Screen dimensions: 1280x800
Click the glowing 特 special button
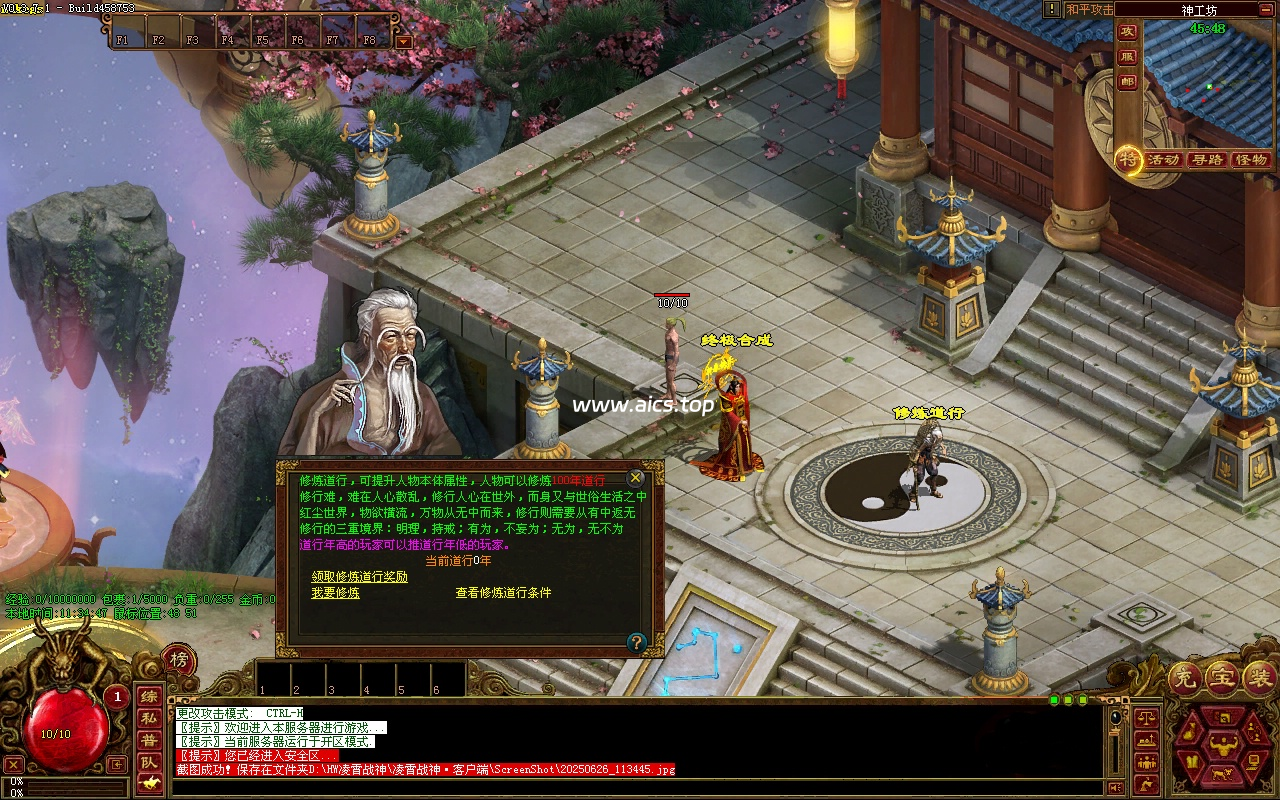(1129, 159)
